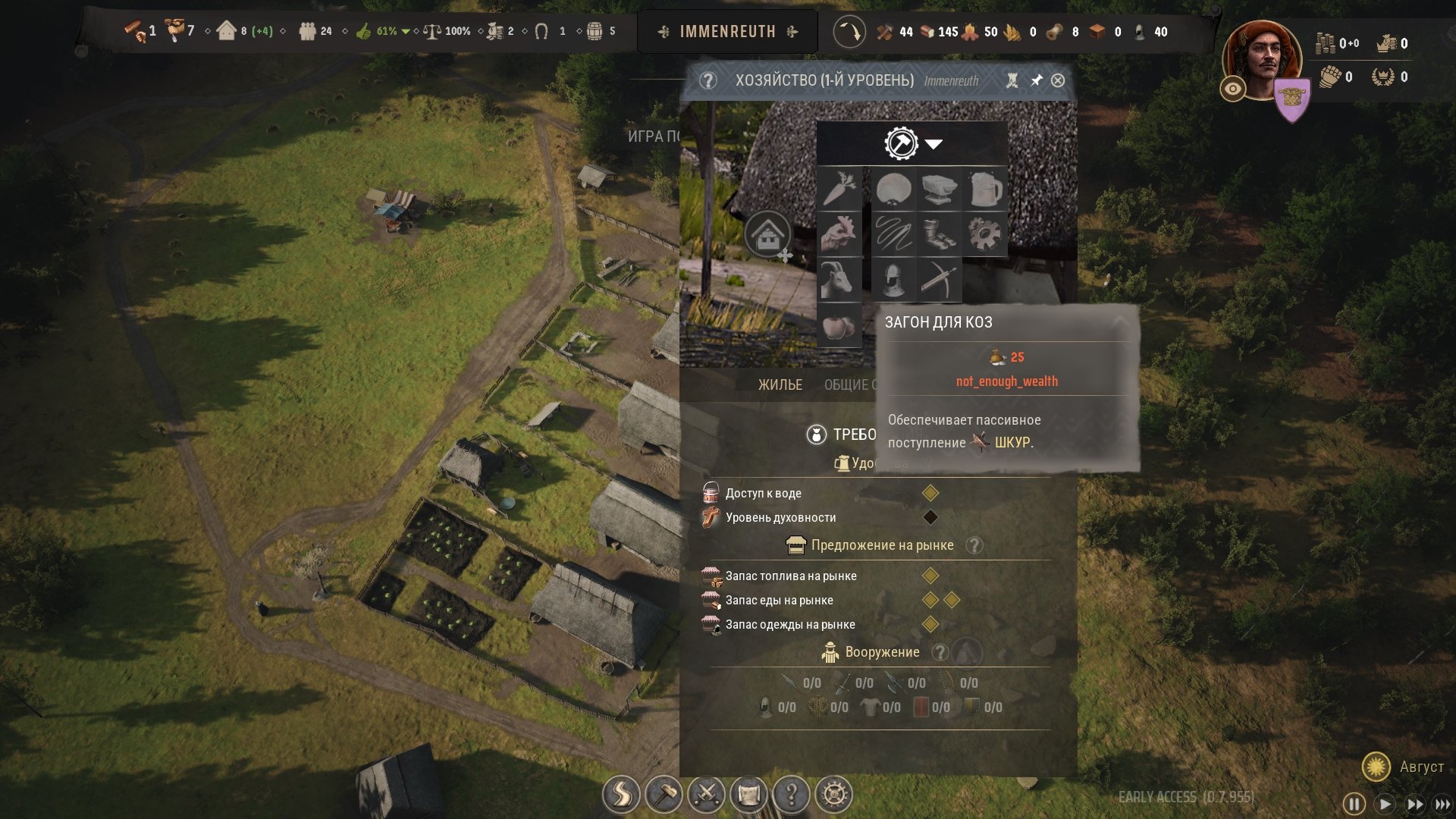Open the lord portrait in top corner
This screenshot has width=1456, height=819.
tap(1261, 61)
